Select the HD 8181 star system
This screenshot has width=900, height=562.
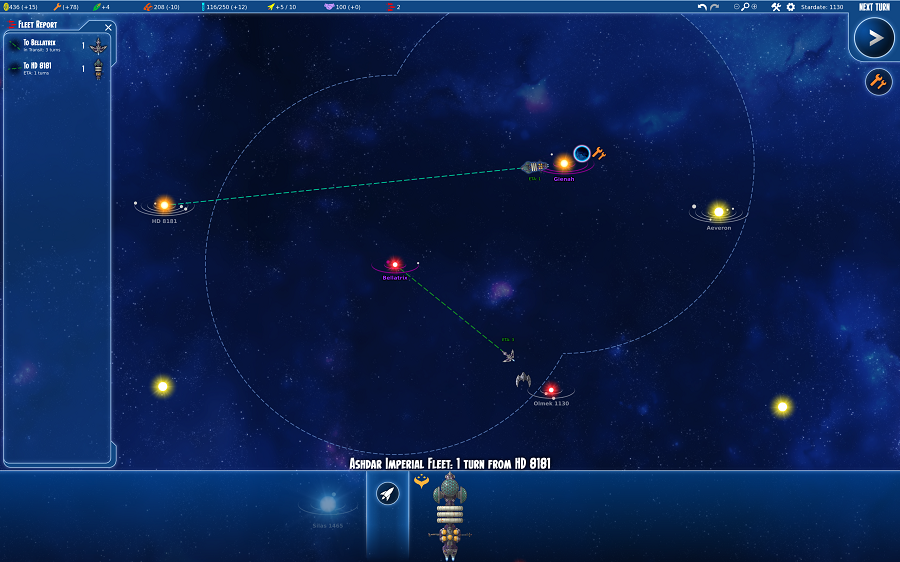coord(165,205)
